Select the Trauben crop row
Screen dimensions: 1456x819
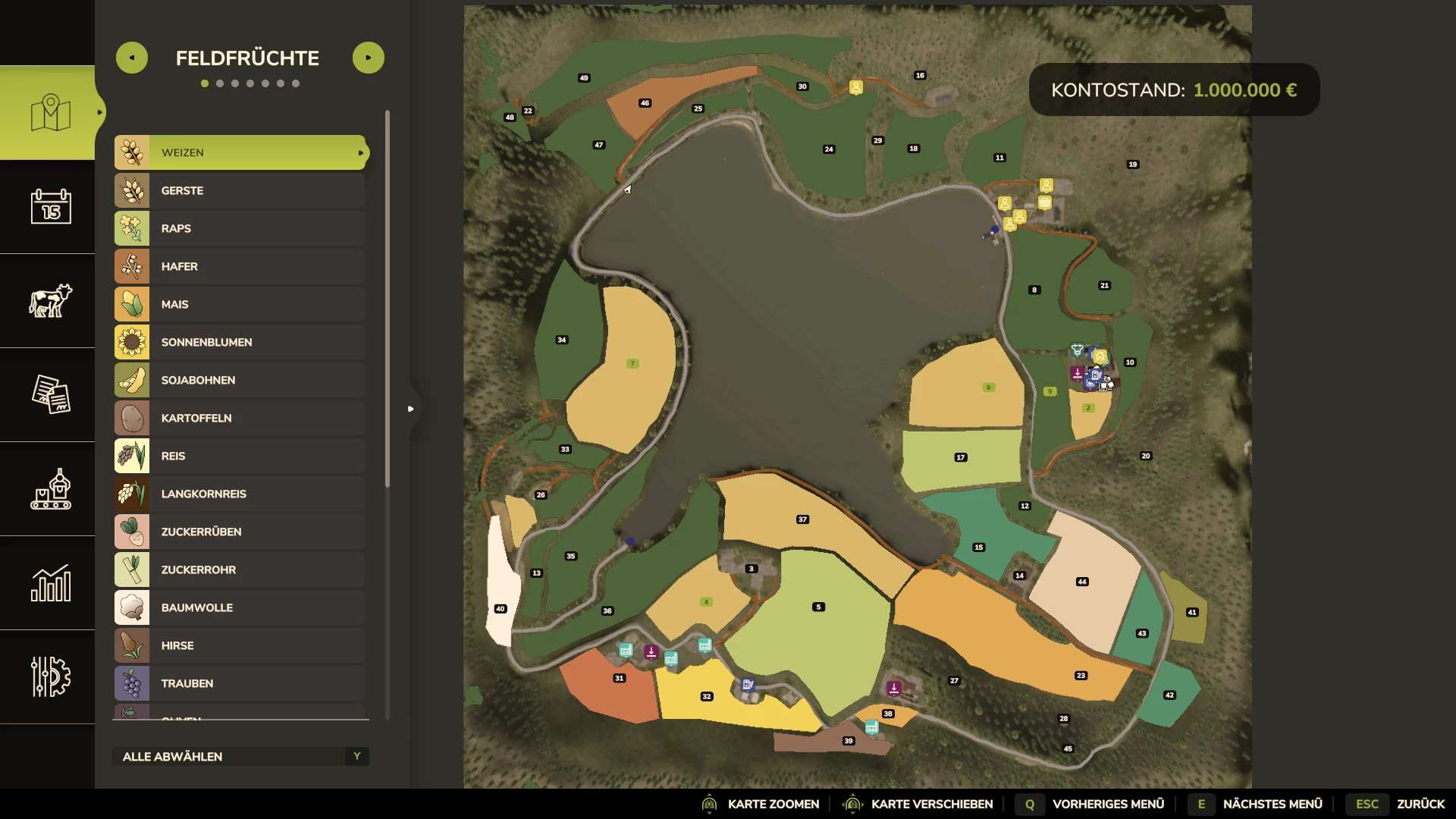tap(240, 683)
